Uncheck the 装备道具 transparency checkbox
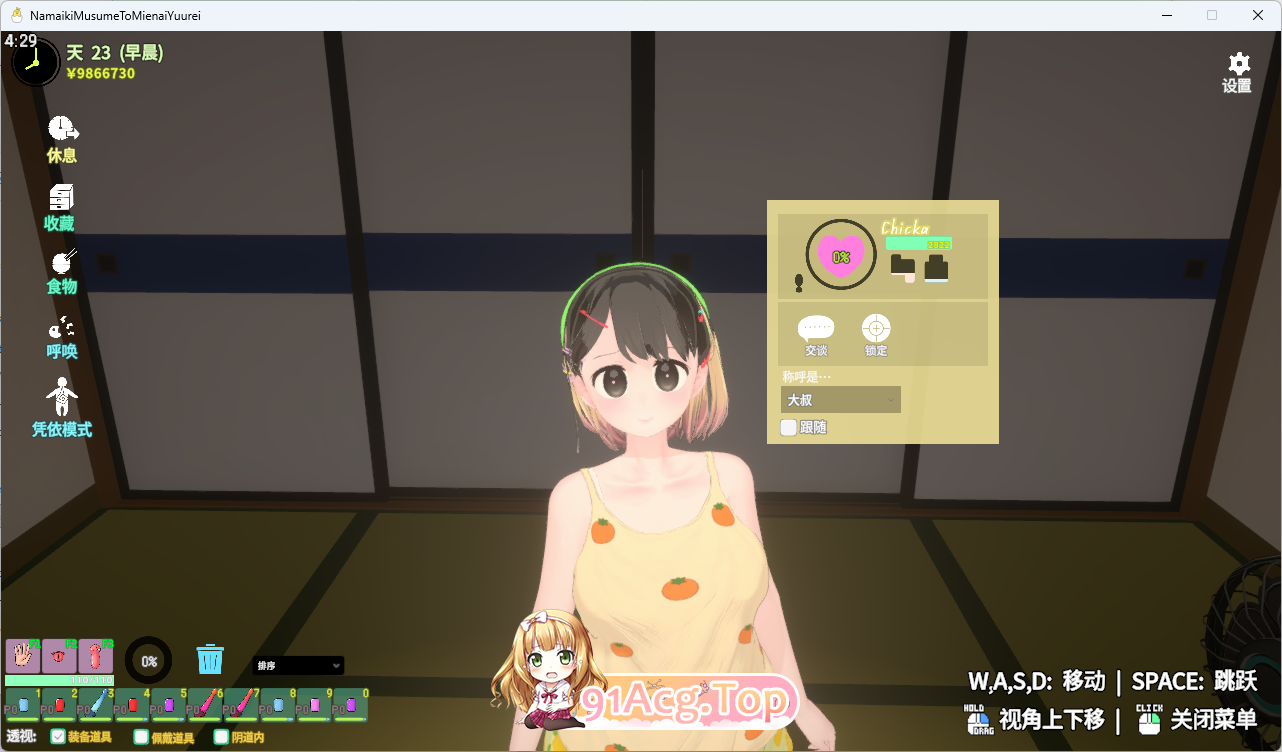 tap(60, 737)
